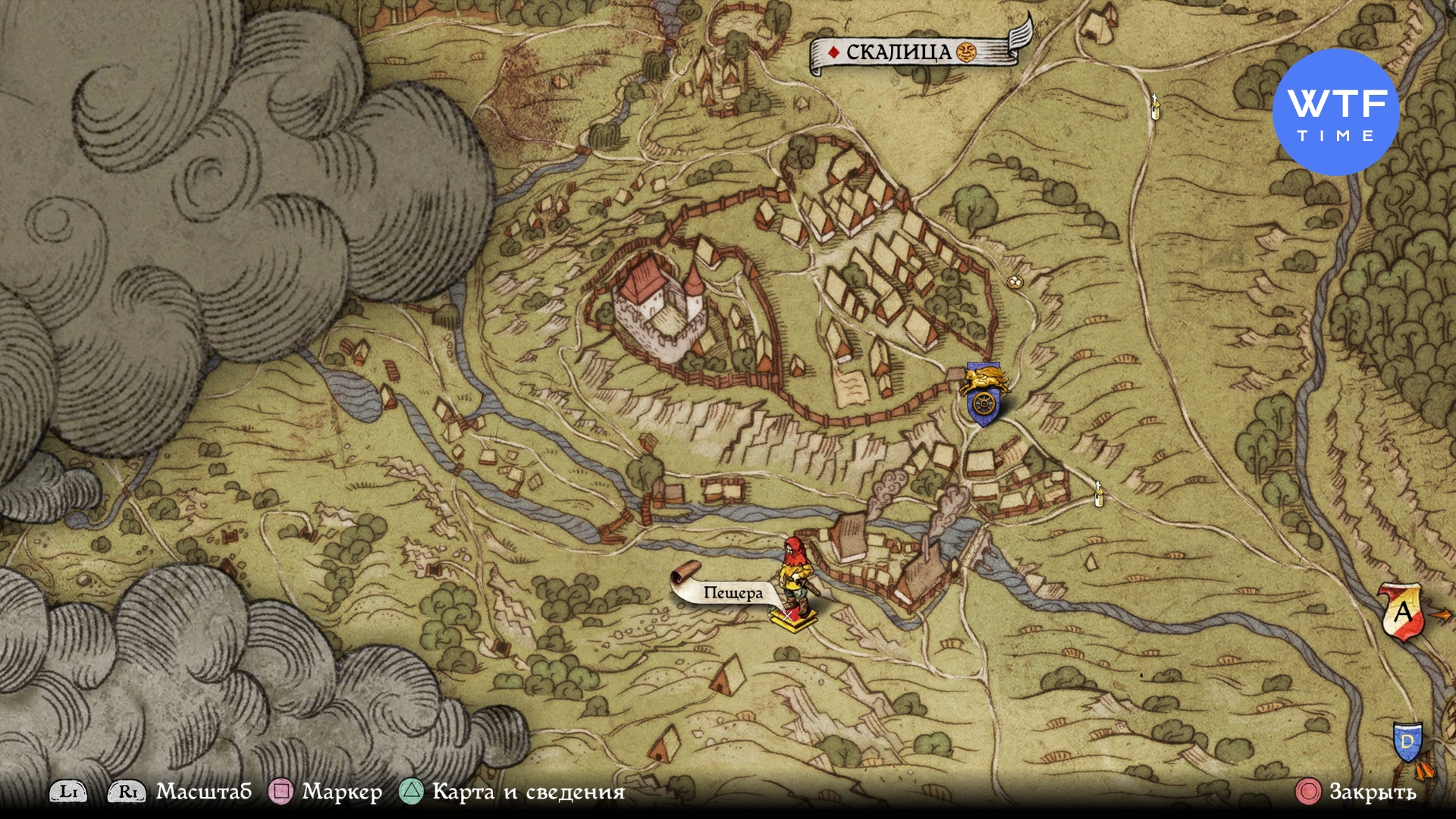This screenshot has width=1456, height=819.
Task: Select the player figurine map marker
Action: click(x=795, y=584)
